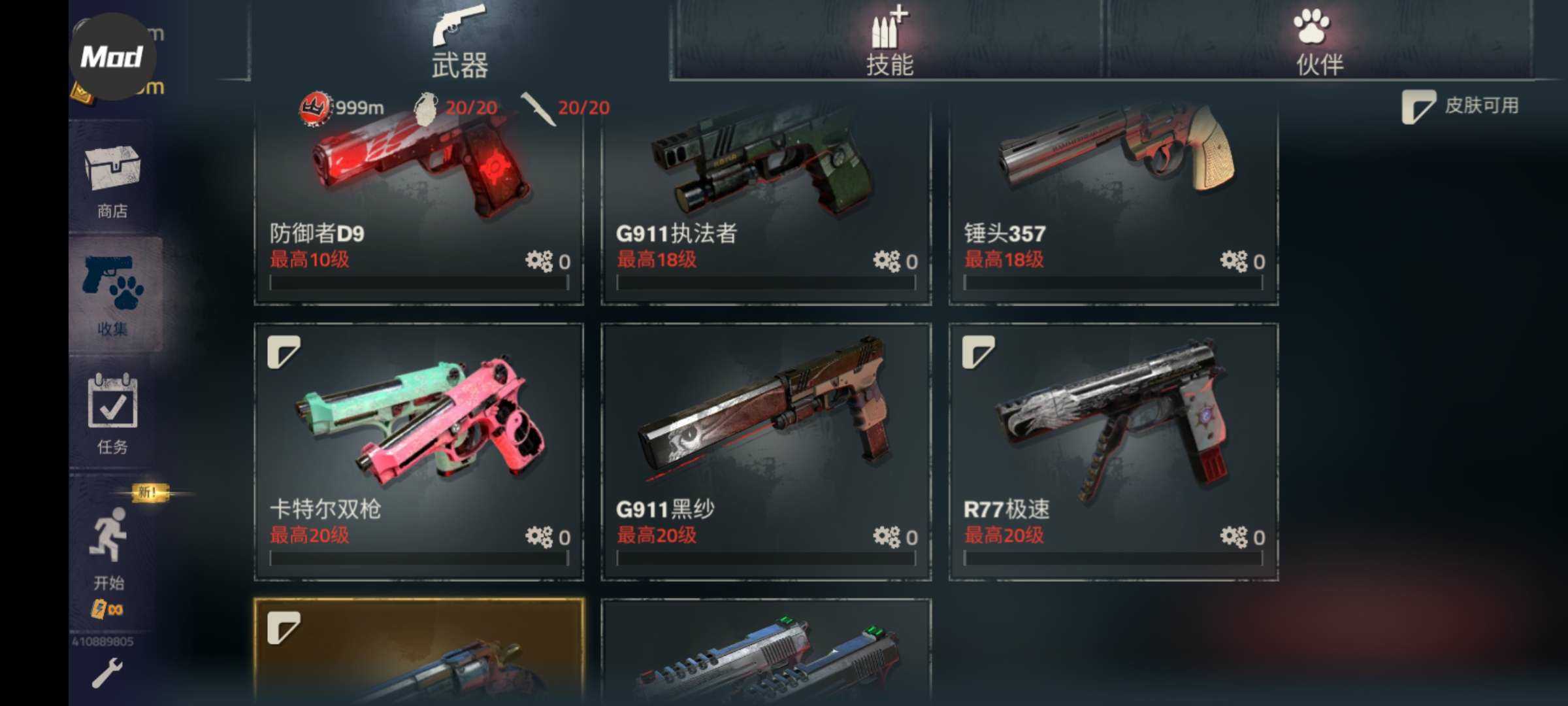Tap the 开始 start running button

click(110, 546)
